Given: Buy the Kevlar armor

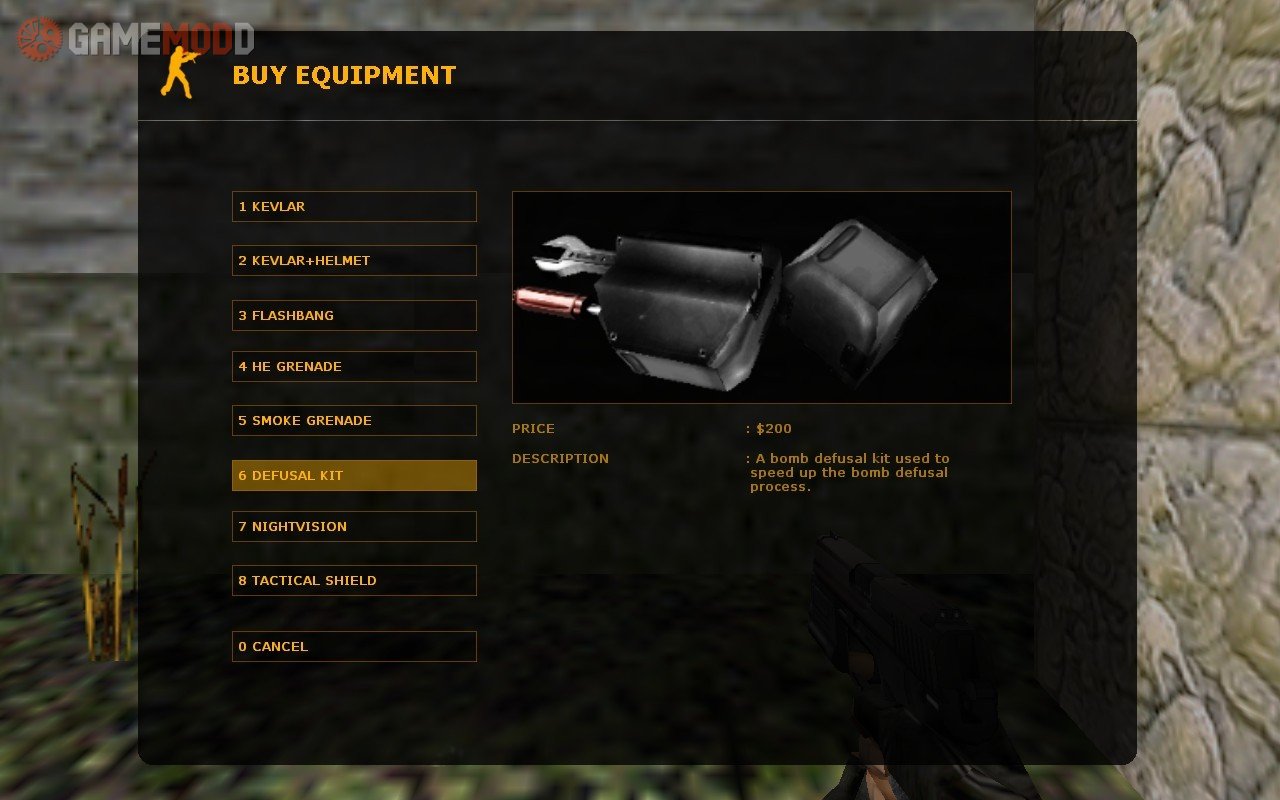Looking at the screenshot, I should 354,207.
